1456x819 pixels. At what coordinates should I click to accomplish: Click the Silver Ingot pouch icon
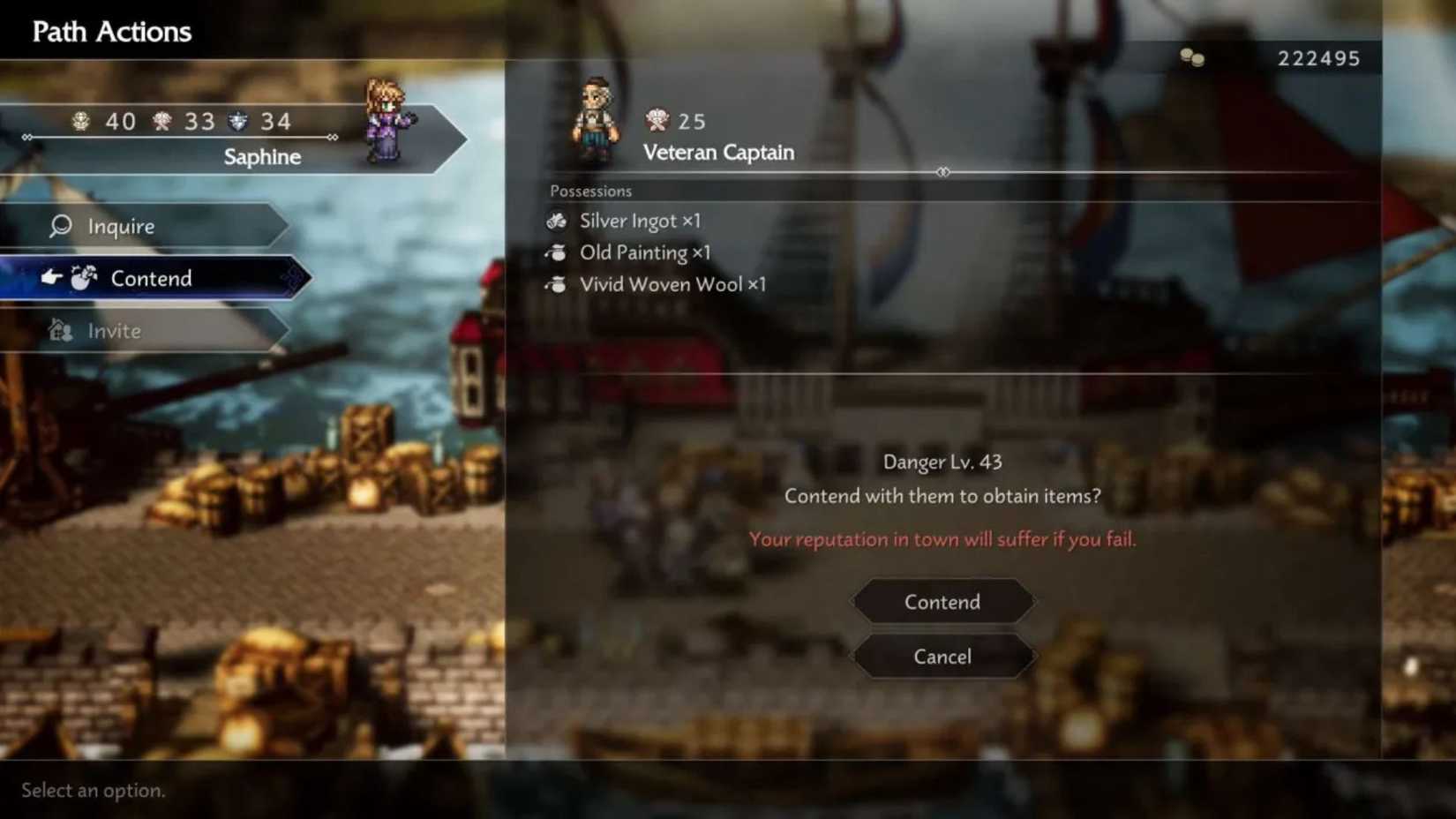point(558,221)
